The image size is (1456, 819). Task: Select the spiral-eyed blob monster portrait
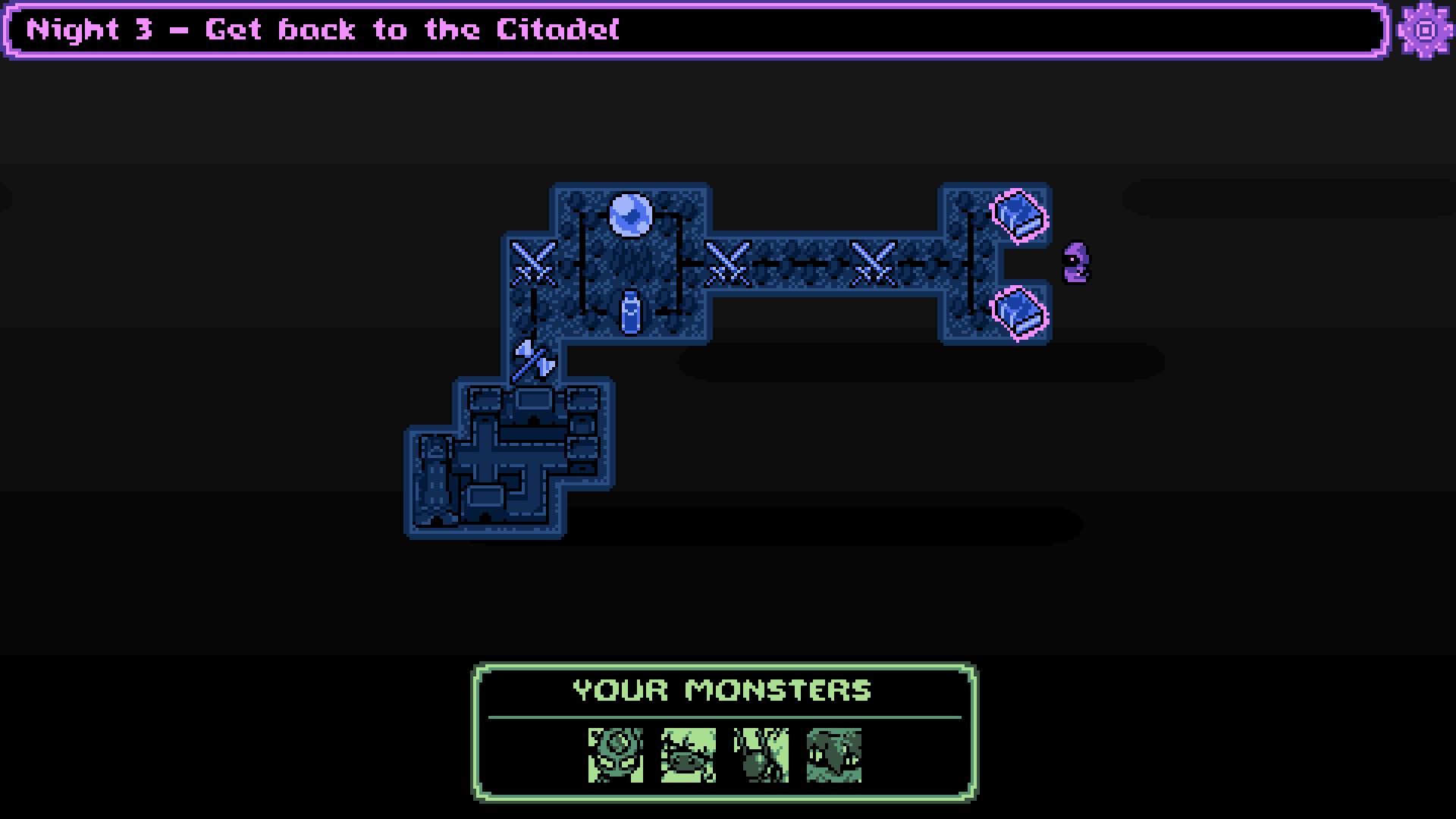pos(614,755)
